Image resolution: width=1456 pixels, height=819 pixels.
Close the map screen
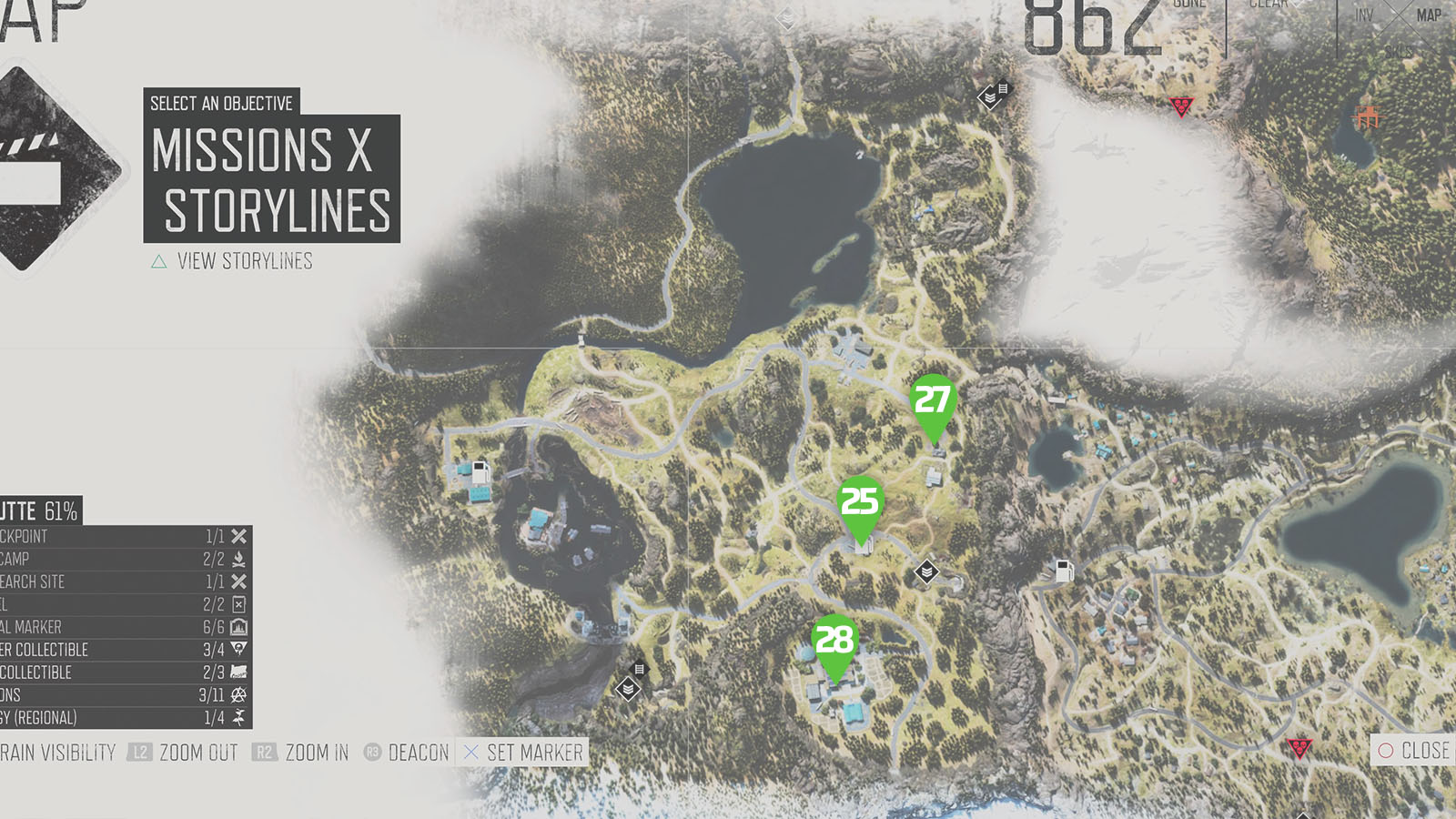pos(1413,751)
